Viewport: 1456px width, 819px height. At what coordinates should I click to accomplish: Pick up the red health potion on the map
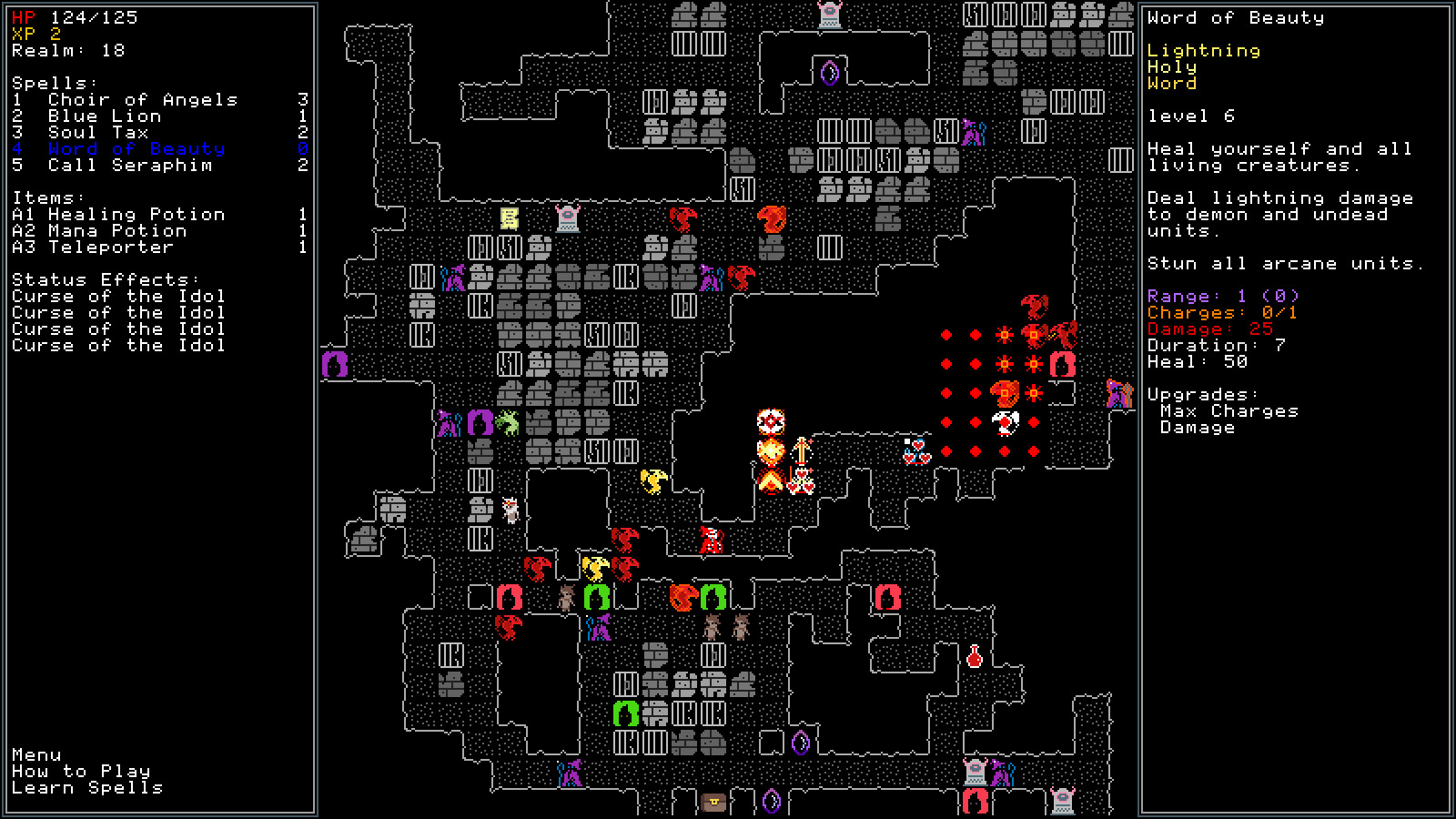(x=973, y=656)
